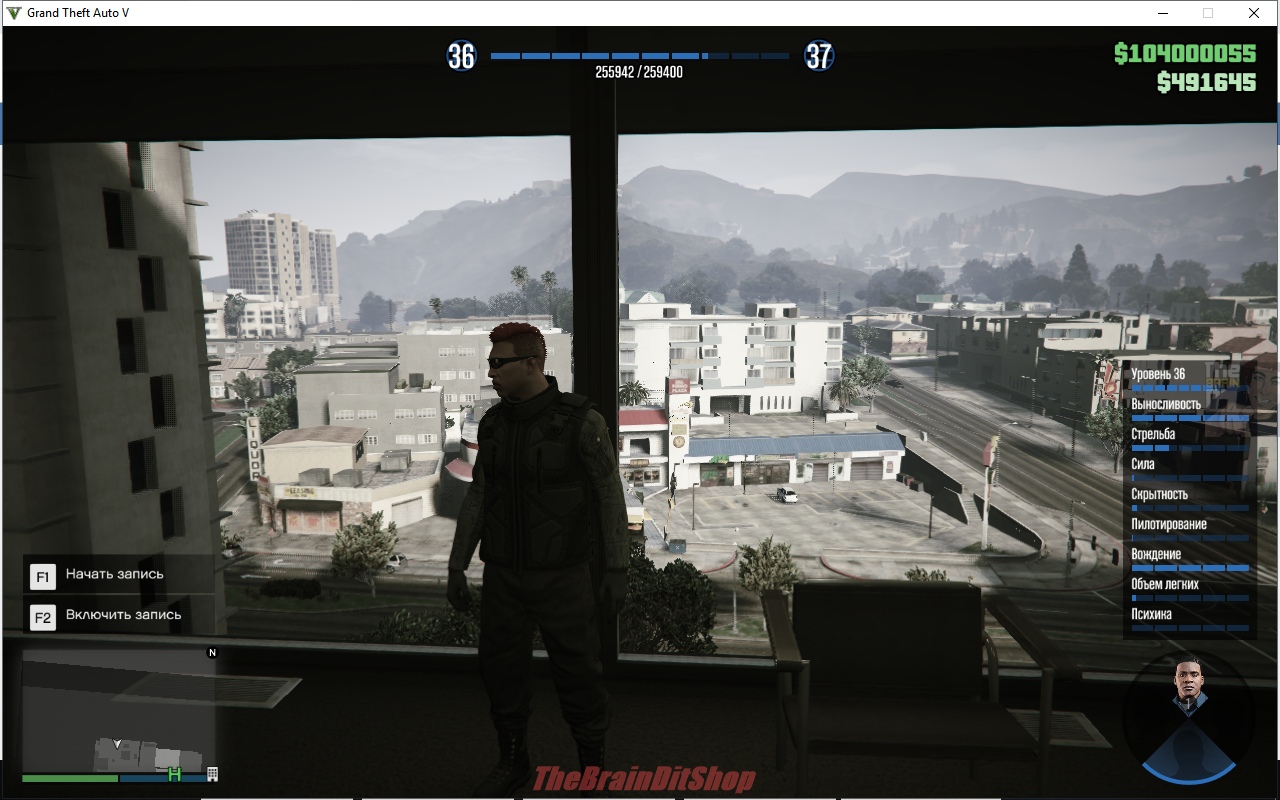Maximize the game window
The image size is (1280, 800).
(1208, 13)
